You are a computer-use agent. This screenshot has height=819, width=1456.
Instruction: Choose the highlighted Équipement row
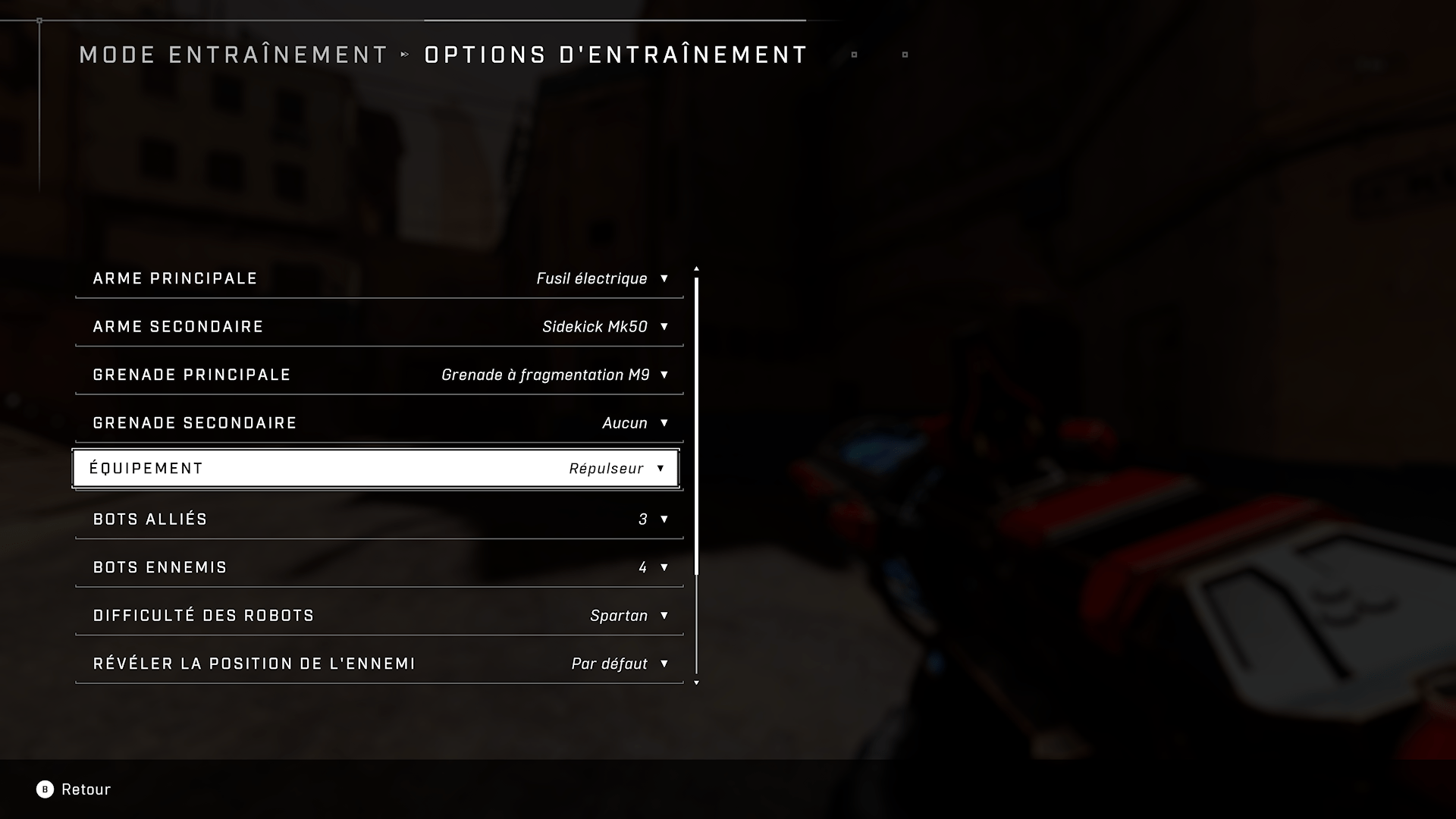376,469
